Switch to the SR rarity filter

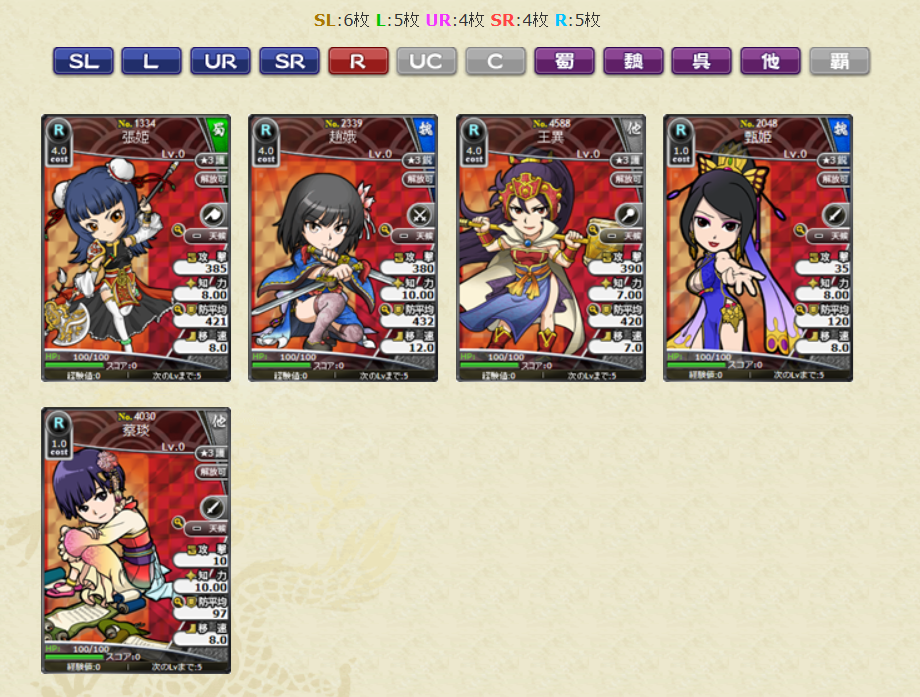click(x=289, y=61)
